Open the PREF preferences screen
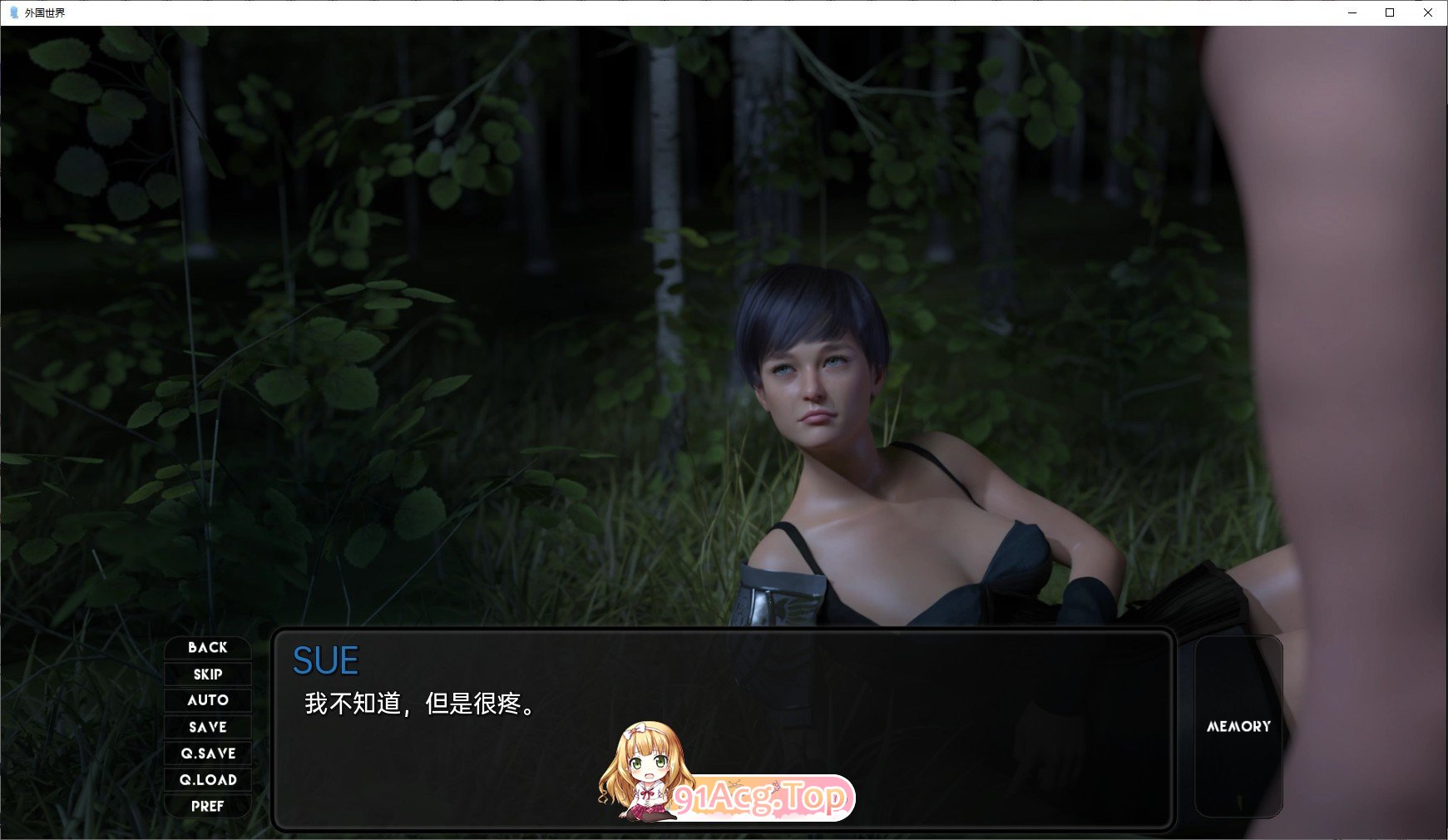 point(207,807)
